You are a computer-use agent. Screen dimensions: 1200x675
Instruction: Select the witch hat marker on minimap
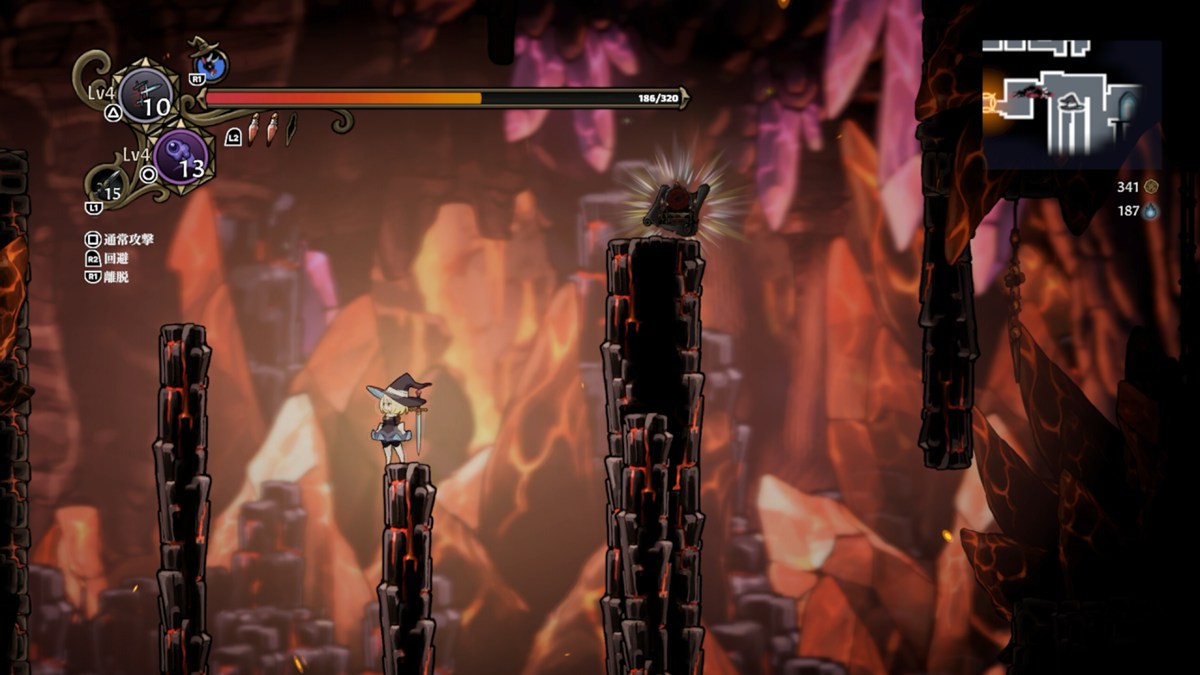[1071, 99]
